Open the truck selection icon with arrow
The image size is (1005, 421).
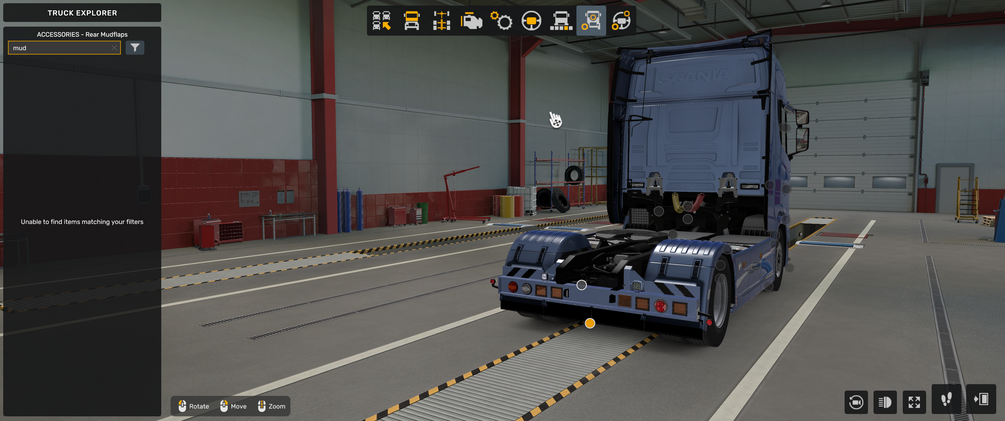(x=381, y=21)
